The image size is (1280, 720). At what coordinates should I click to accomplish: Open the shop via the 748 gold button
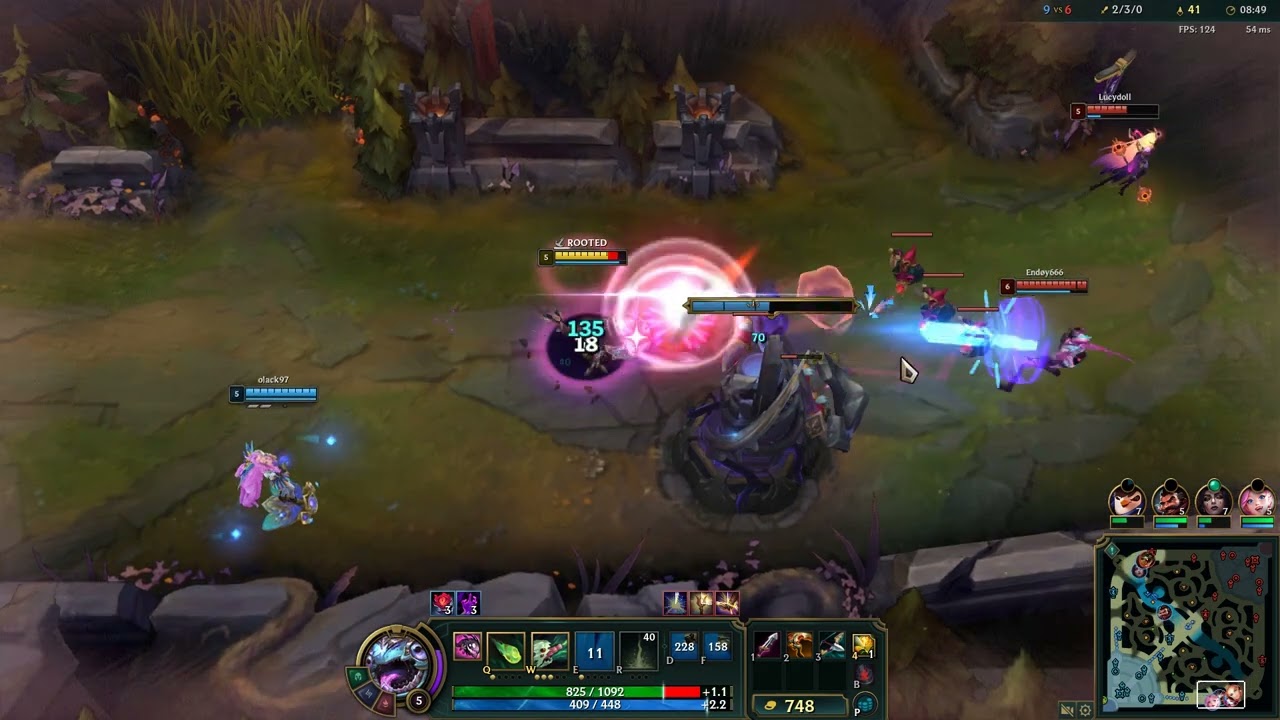790,706
